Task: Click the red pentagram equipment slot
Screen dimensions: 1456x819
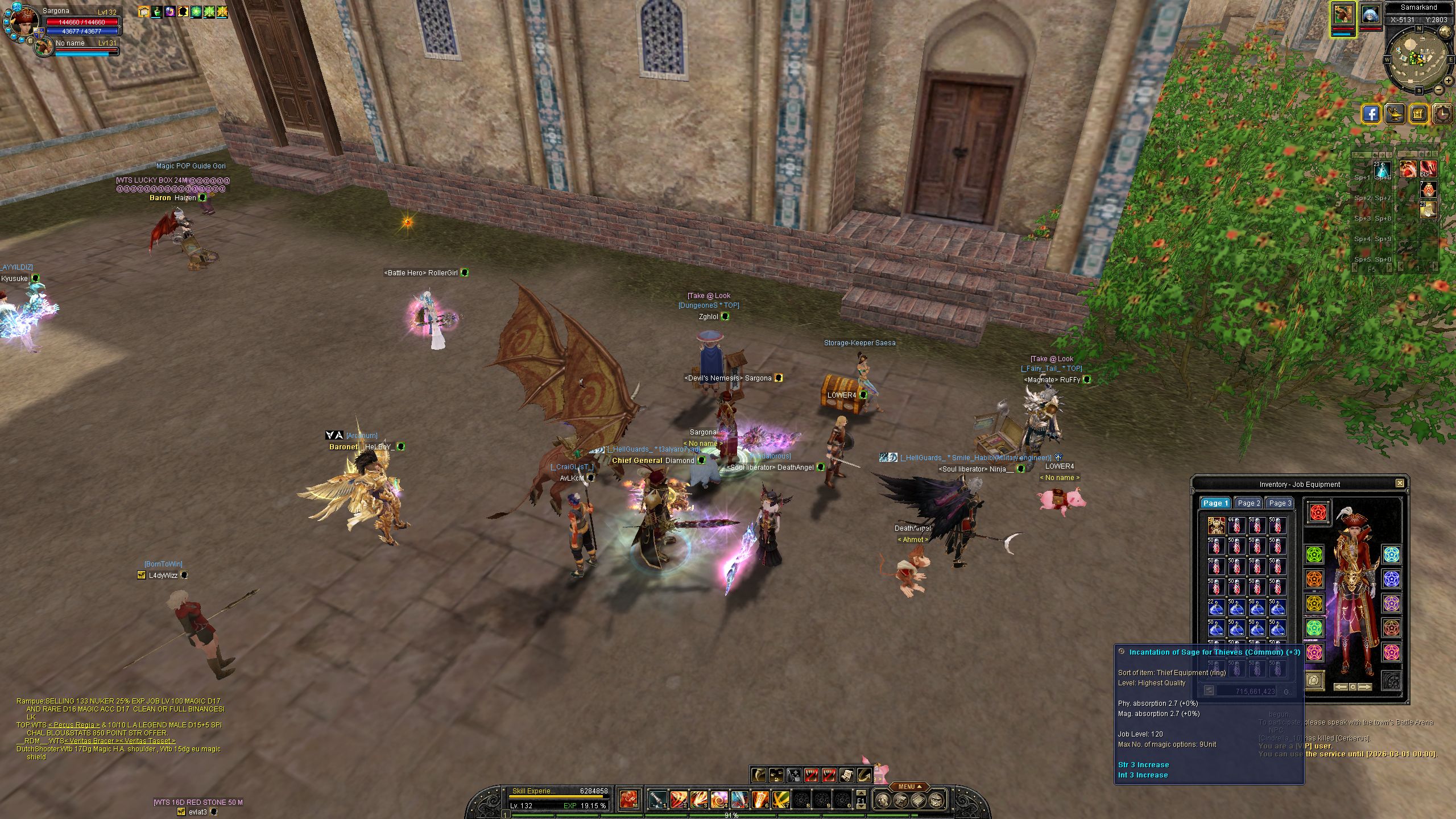Action: pyautogui.click(x=1318, y=512)
